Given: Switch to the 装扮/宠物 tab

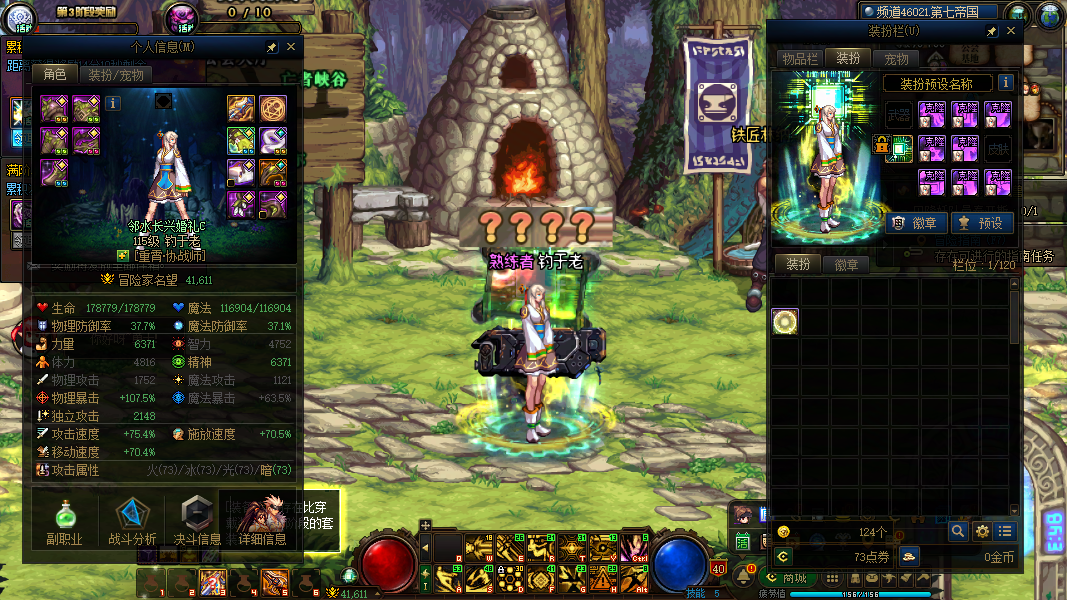Looking at the screenshot, I should pyautogui.click(x=115, y=75).
